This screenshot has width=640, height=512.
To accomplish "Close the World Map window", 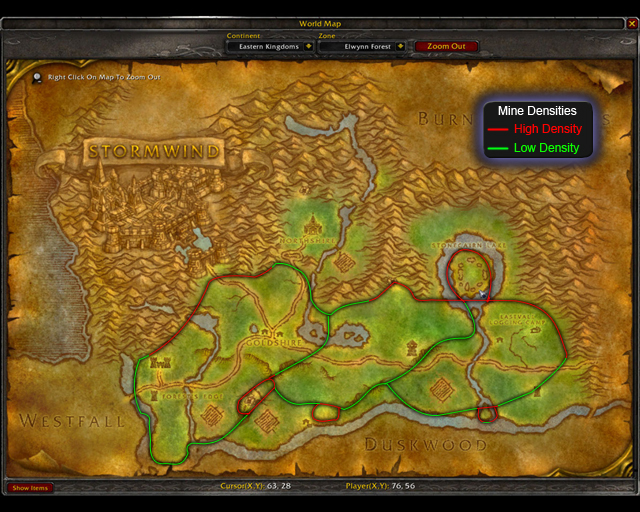I will point(630,24).
